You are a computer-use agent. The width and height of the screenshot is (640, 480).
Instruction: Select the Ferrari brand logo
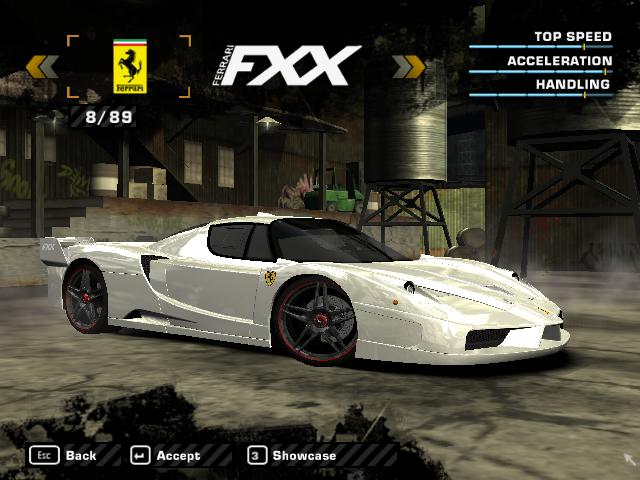pos(128,67)
